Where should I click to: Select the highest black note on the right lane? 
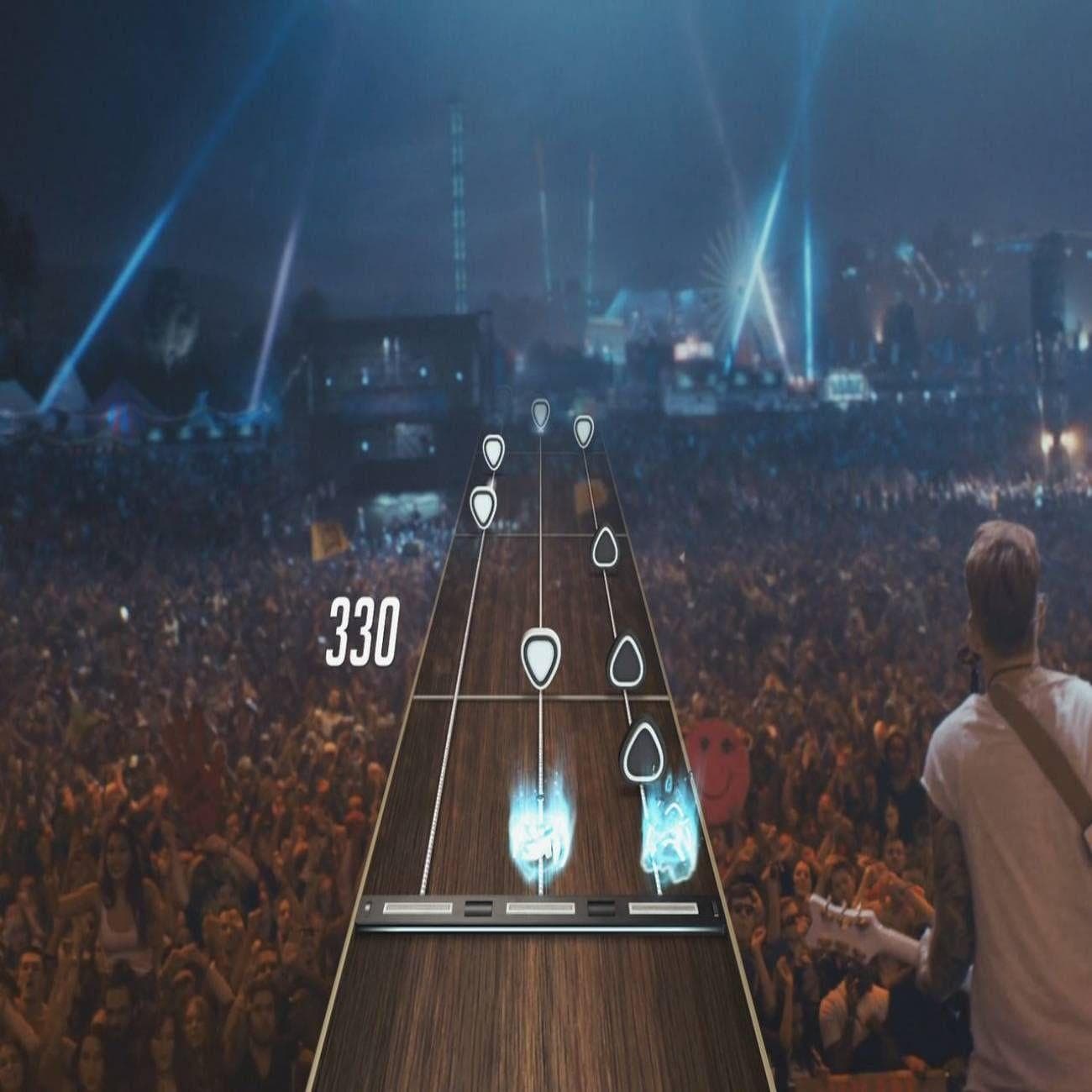pyautogui.click(x=605, y=546)
